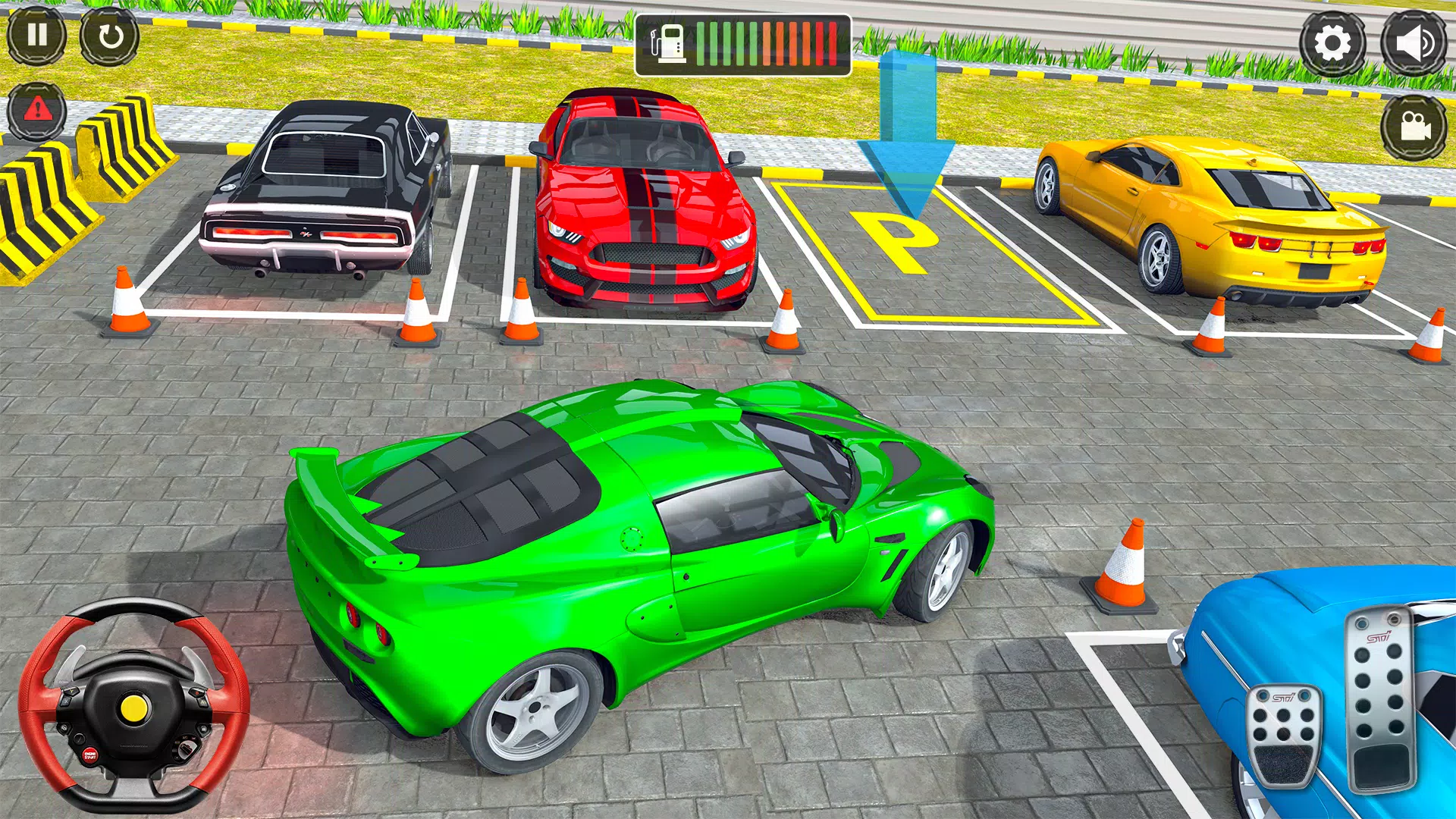Viewport: 1456px width, 819px height.
Task: Tap the blue arrow above the parking spot
Action: (x=908, y=129)
